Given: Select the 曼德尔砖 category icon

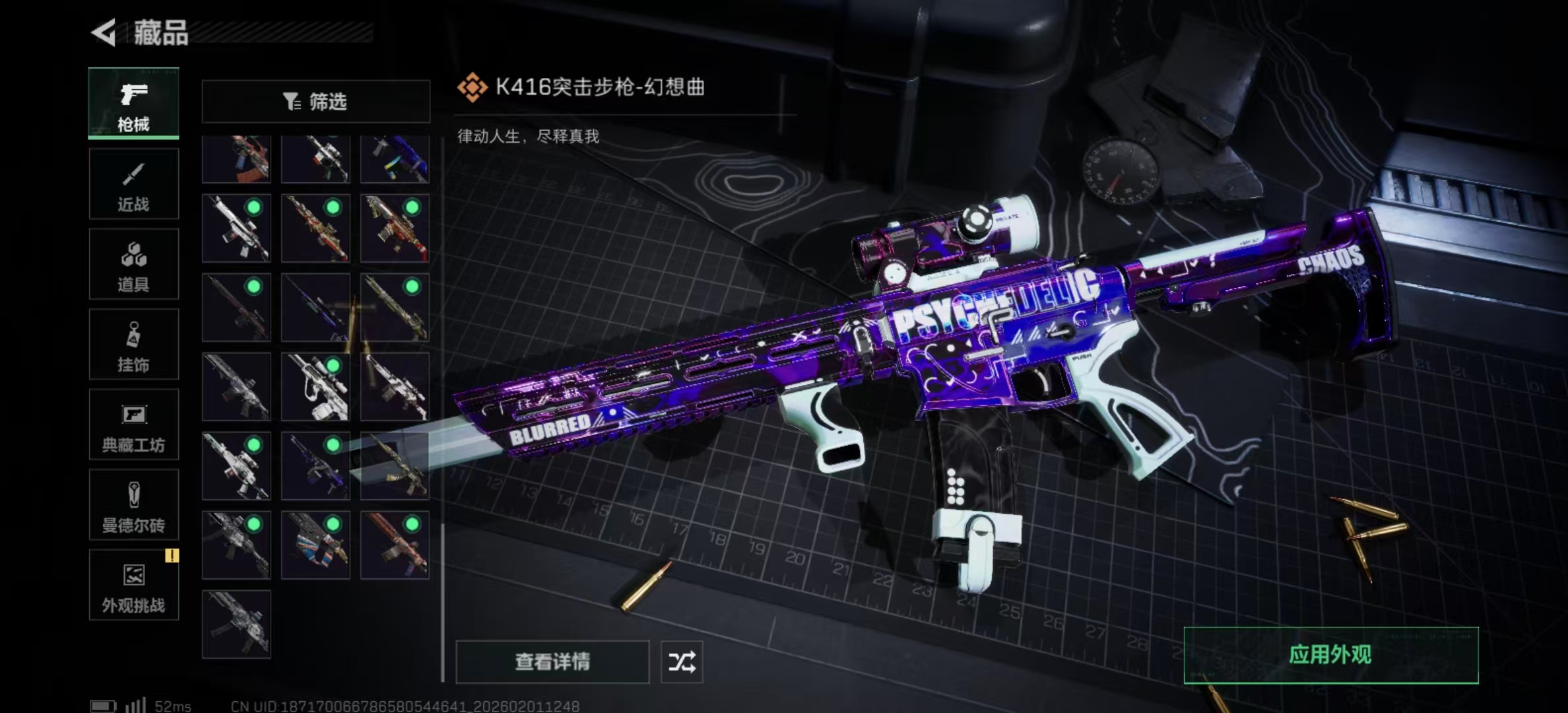Looking at the screenshot, I should [133, 505].
